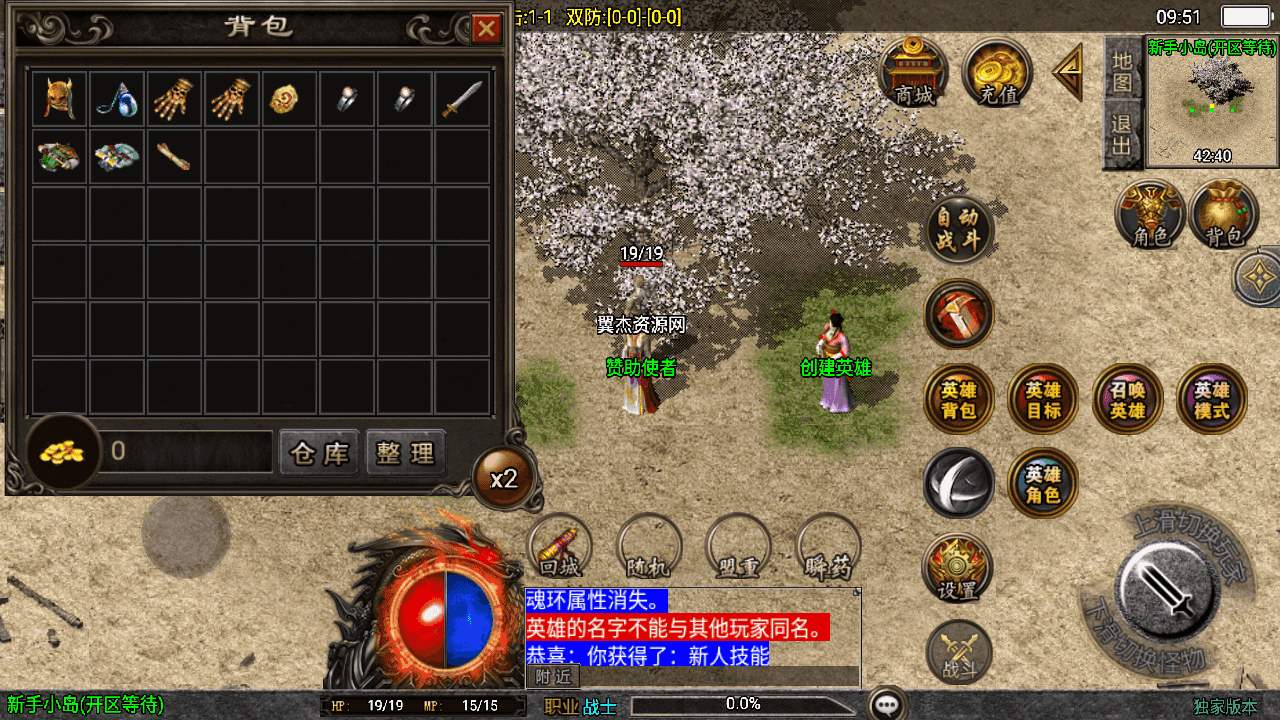Sort items with the 整理 button
The width and height of the screenshot is (1280, 720).
click(x=405, y=453)
